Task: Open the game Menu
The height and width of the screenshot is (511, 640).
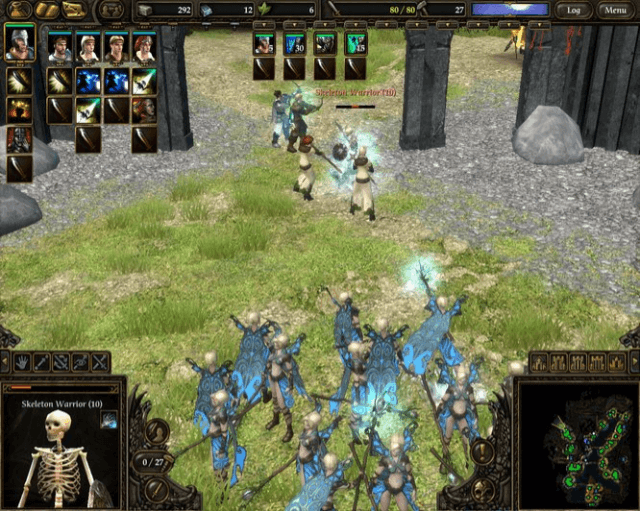Action: pos(613,10)
